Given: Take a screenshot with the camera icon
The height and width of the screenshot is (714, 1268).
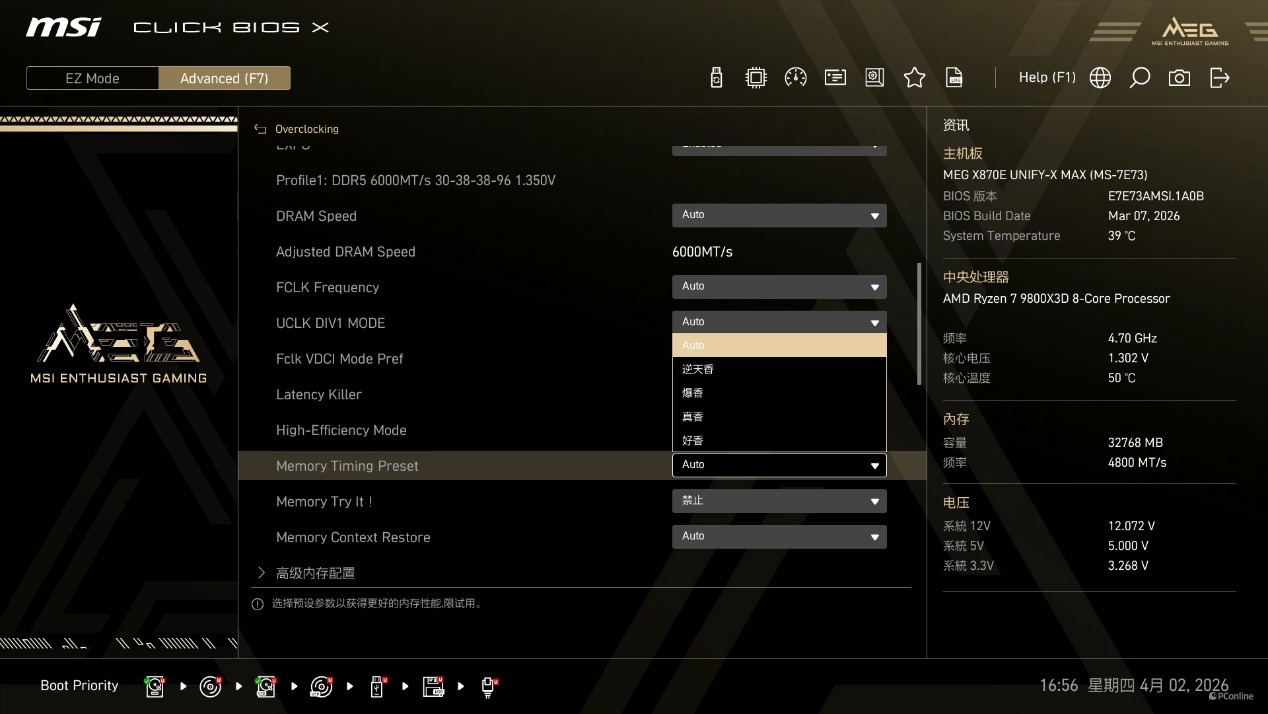Looking at the screenshot, I should tap(1179, 78).
